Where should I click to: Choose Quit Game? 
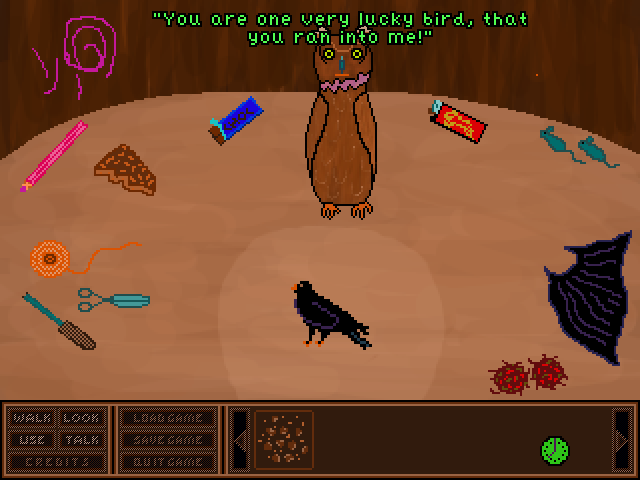[169, 462]
